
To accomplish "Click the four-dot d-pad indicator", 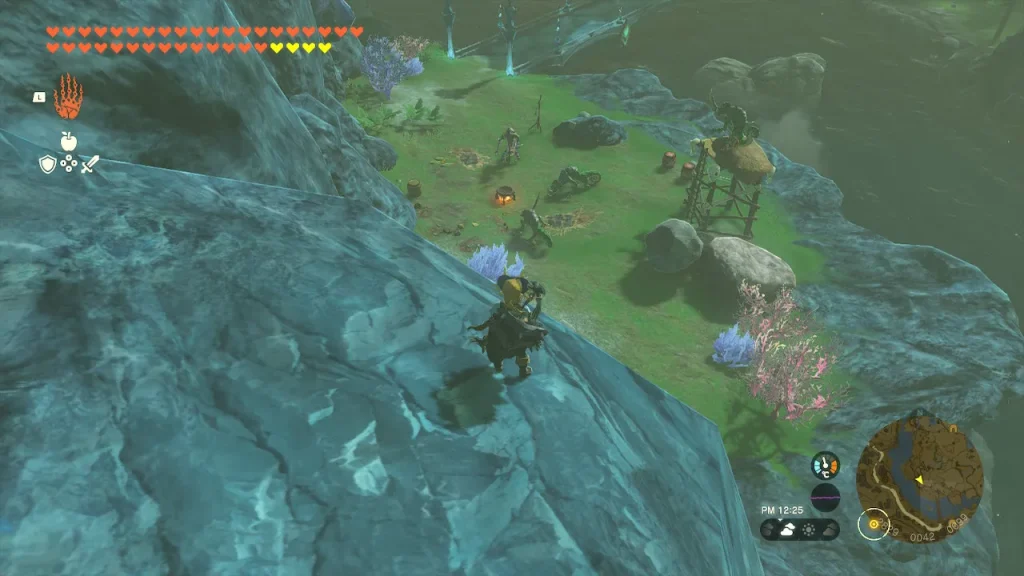I will pyautogui.click(x=68, y=164).
